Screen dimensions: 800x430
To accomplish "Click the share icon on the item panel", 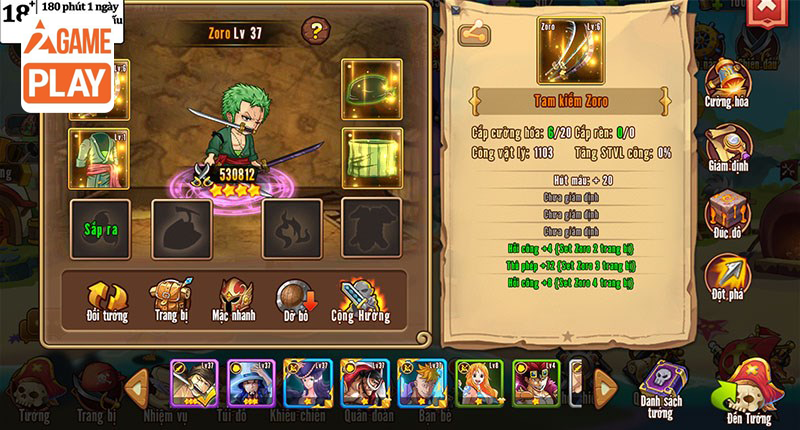I will tap(473, 35).
